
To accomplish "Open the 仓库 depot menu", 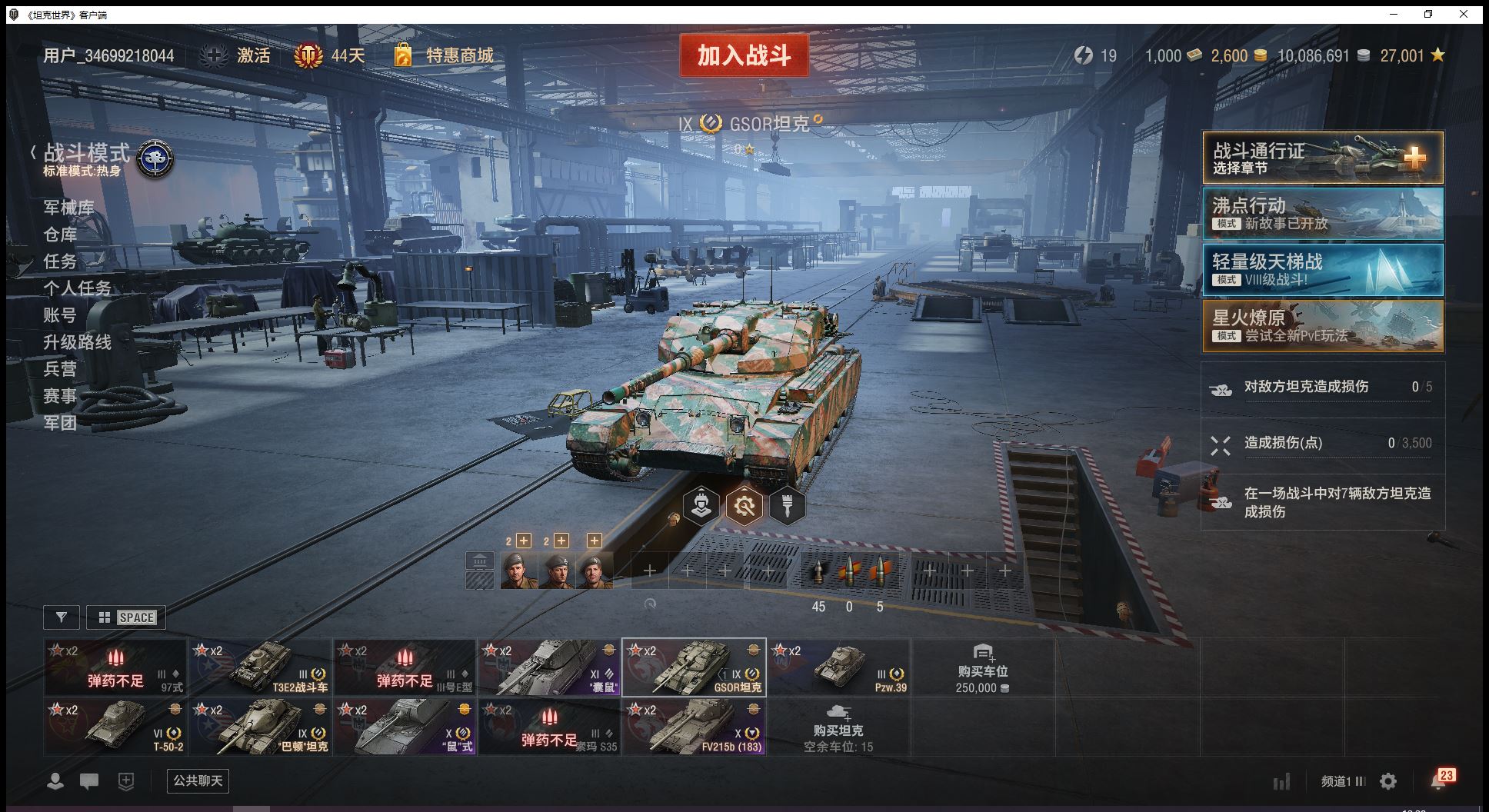I will pyautogui.click(x=60, y=235).
